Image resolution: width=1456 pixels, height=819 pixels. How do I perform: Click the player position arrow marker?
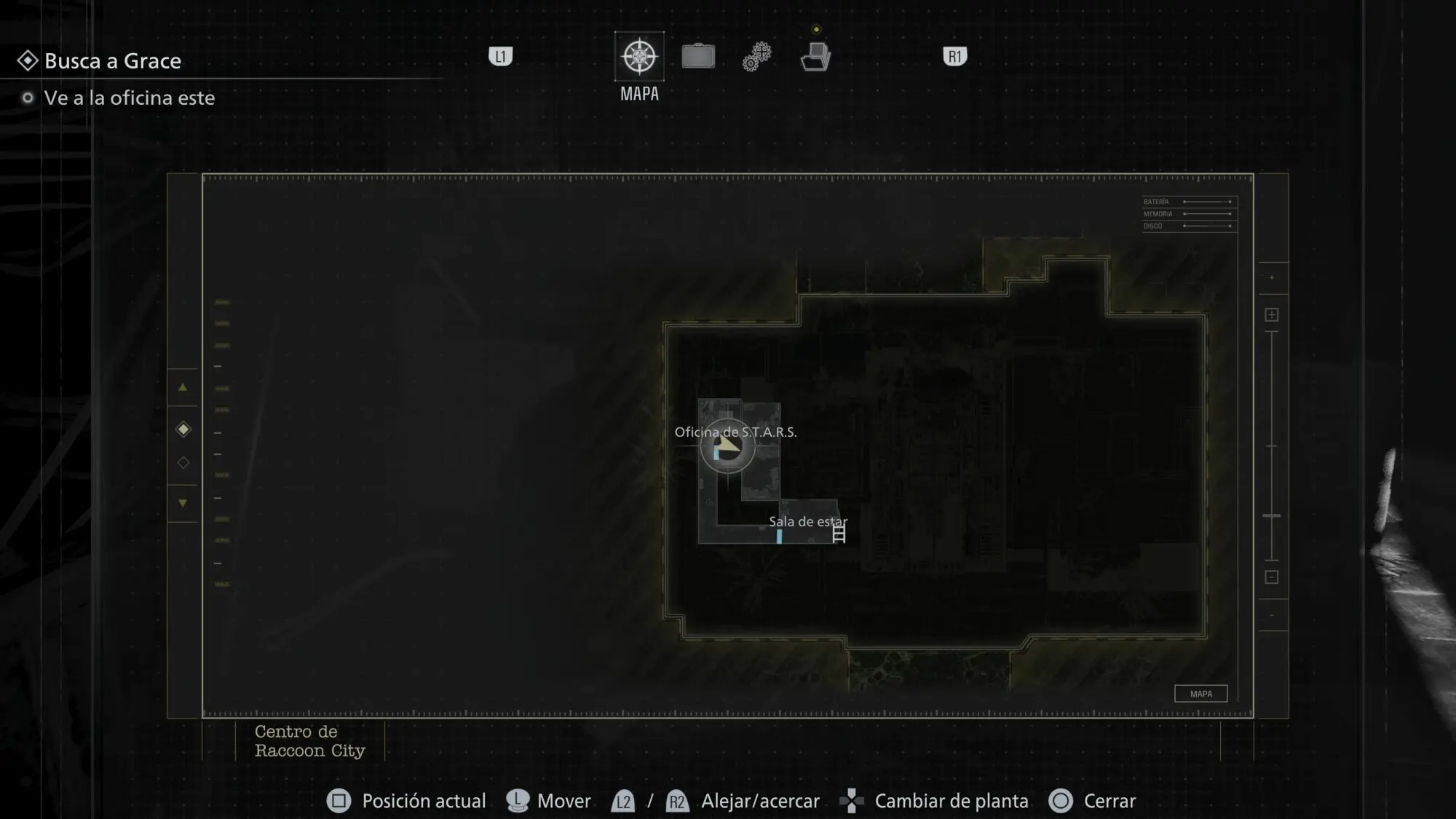(x=727, y=445)
